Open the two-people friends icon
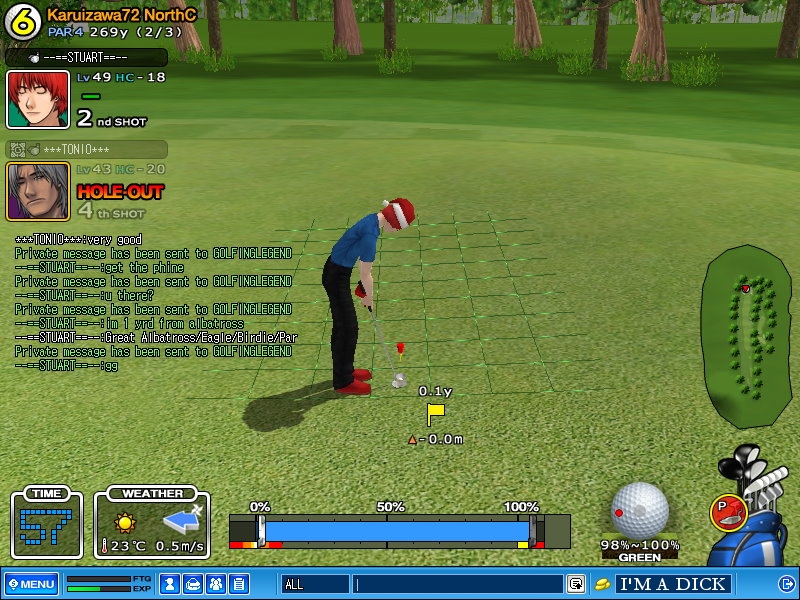This screenshot has height=600, width=800. coord(216,584)
